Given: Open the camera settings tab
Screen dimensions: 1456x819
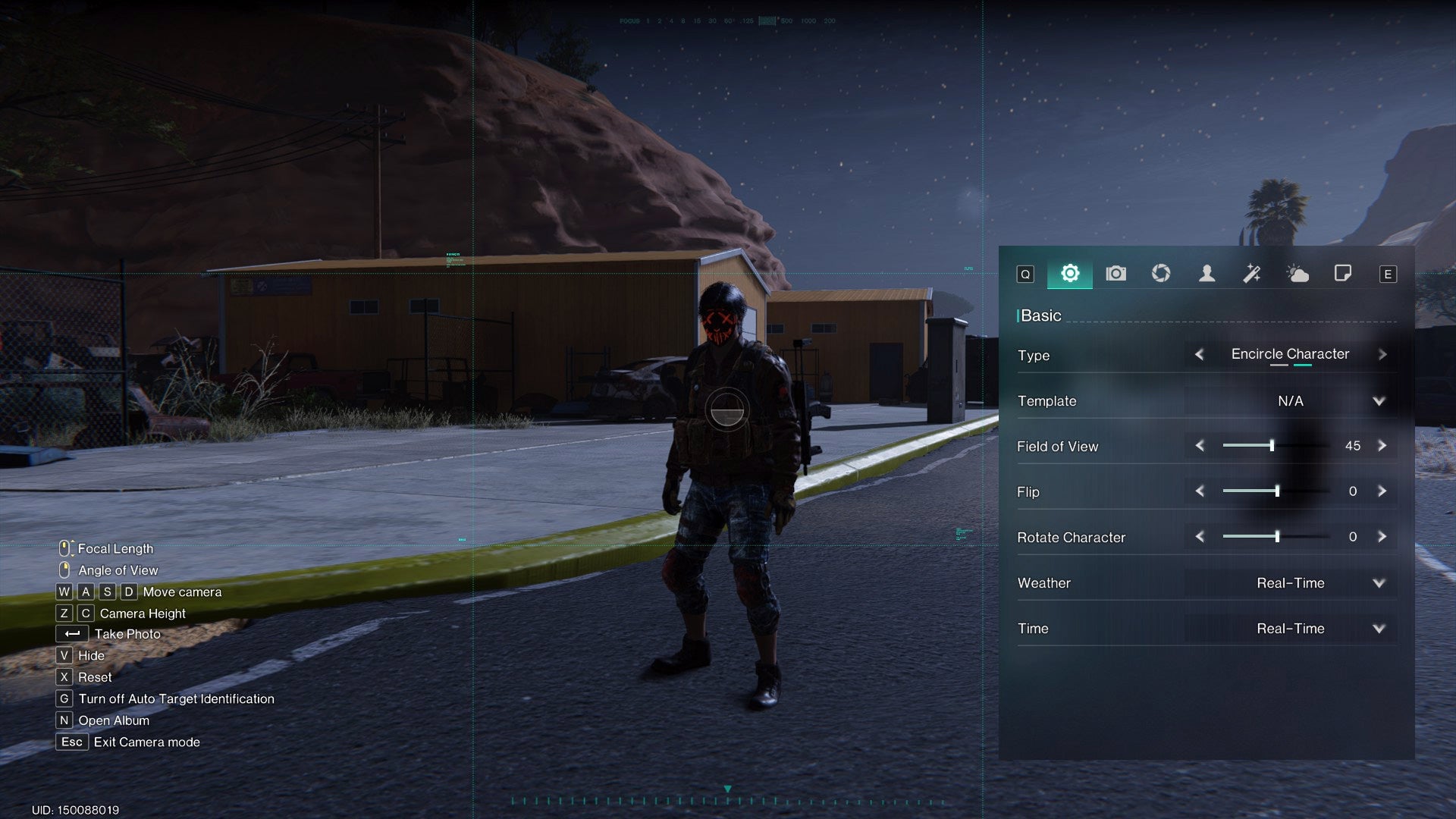Looking at the screenshot, I should tap(1116, 274).
